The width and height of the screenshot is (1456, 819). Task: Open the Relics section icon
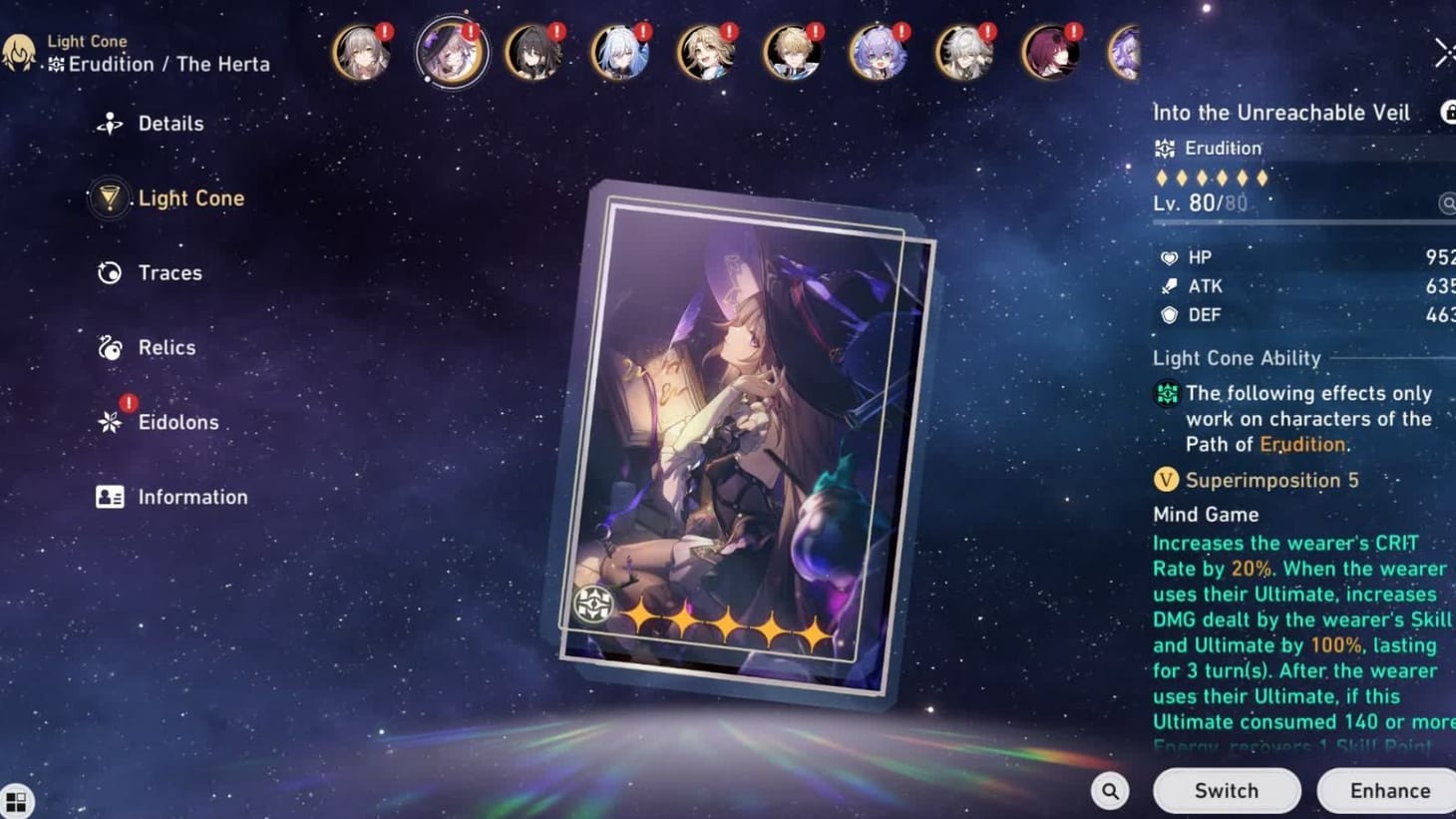[x=110, y=347]
